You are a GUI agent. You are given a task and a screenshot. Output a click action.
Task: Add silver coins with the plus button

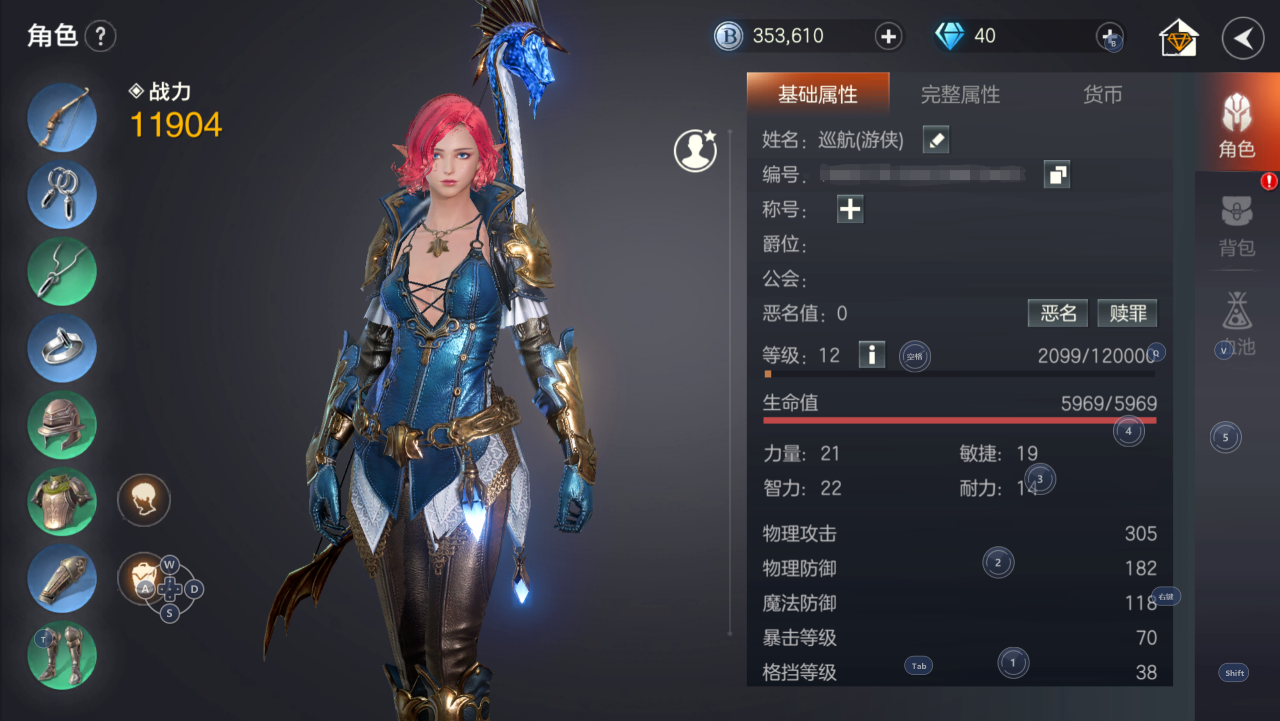pos(888,37)
